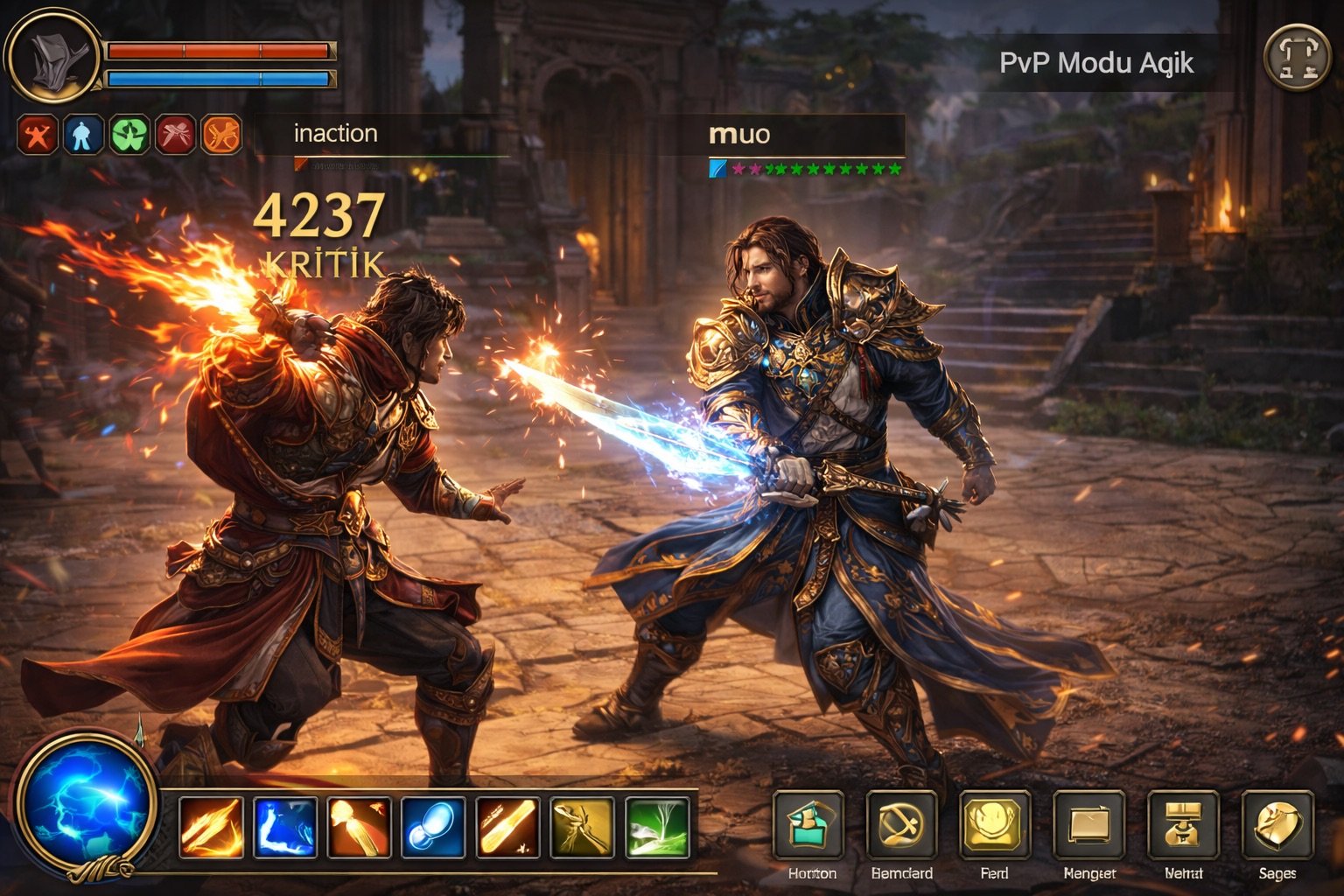The height and width of the screenshot is (896, 1344).
Task: Click the green clover-shaped buff icon
Action: pyautogui.click(x=129, y=136)
